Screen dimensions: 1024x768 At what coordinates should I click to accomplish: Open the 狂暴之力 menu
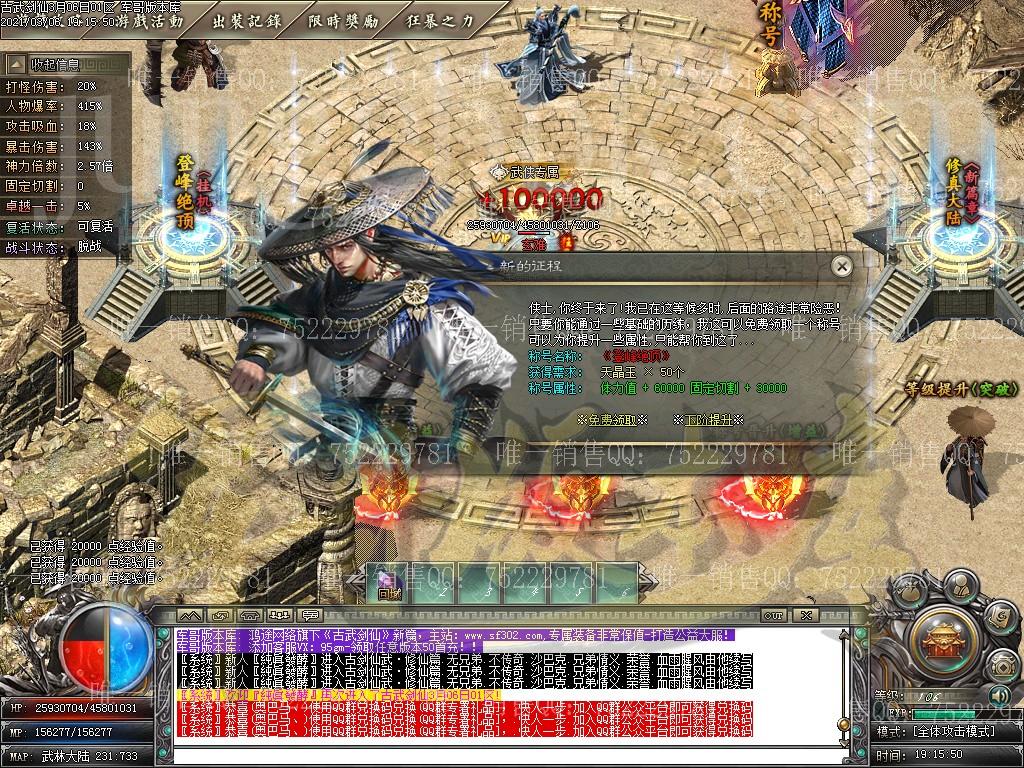[440, 20]
